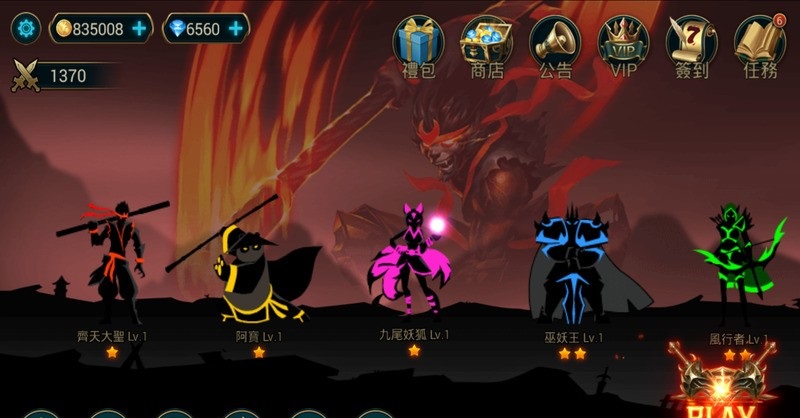The width and height of the screenshot is (800, 418).
Task: Open the settings gear menu
Action: click(x=25, y=28)
